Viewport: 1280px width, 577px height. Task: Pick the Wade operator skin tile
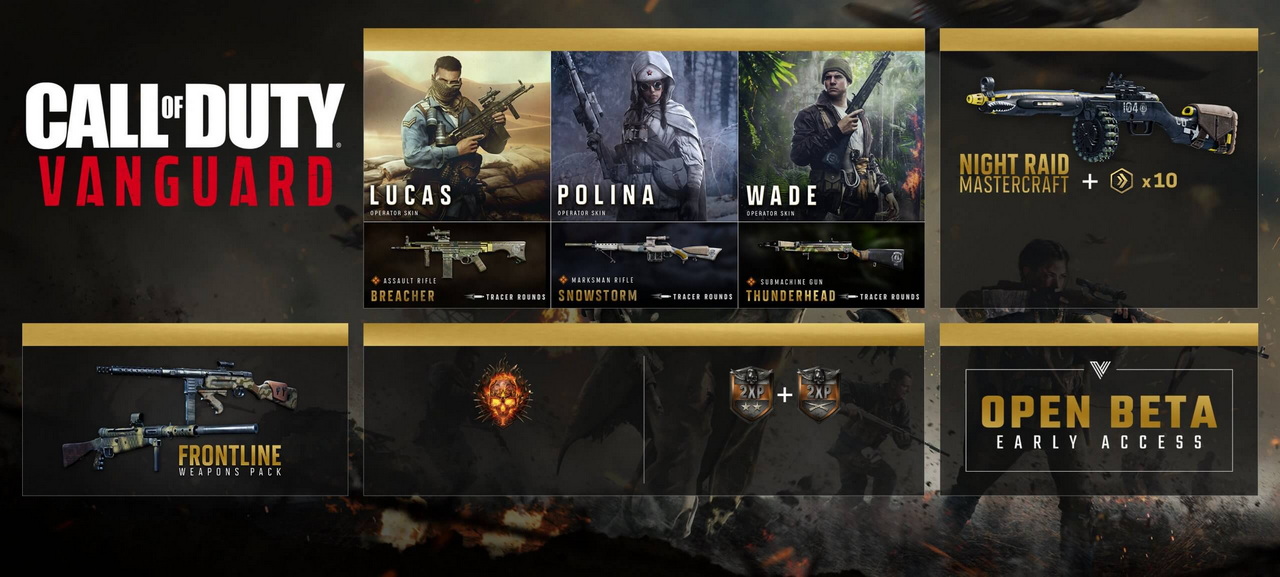831,136
